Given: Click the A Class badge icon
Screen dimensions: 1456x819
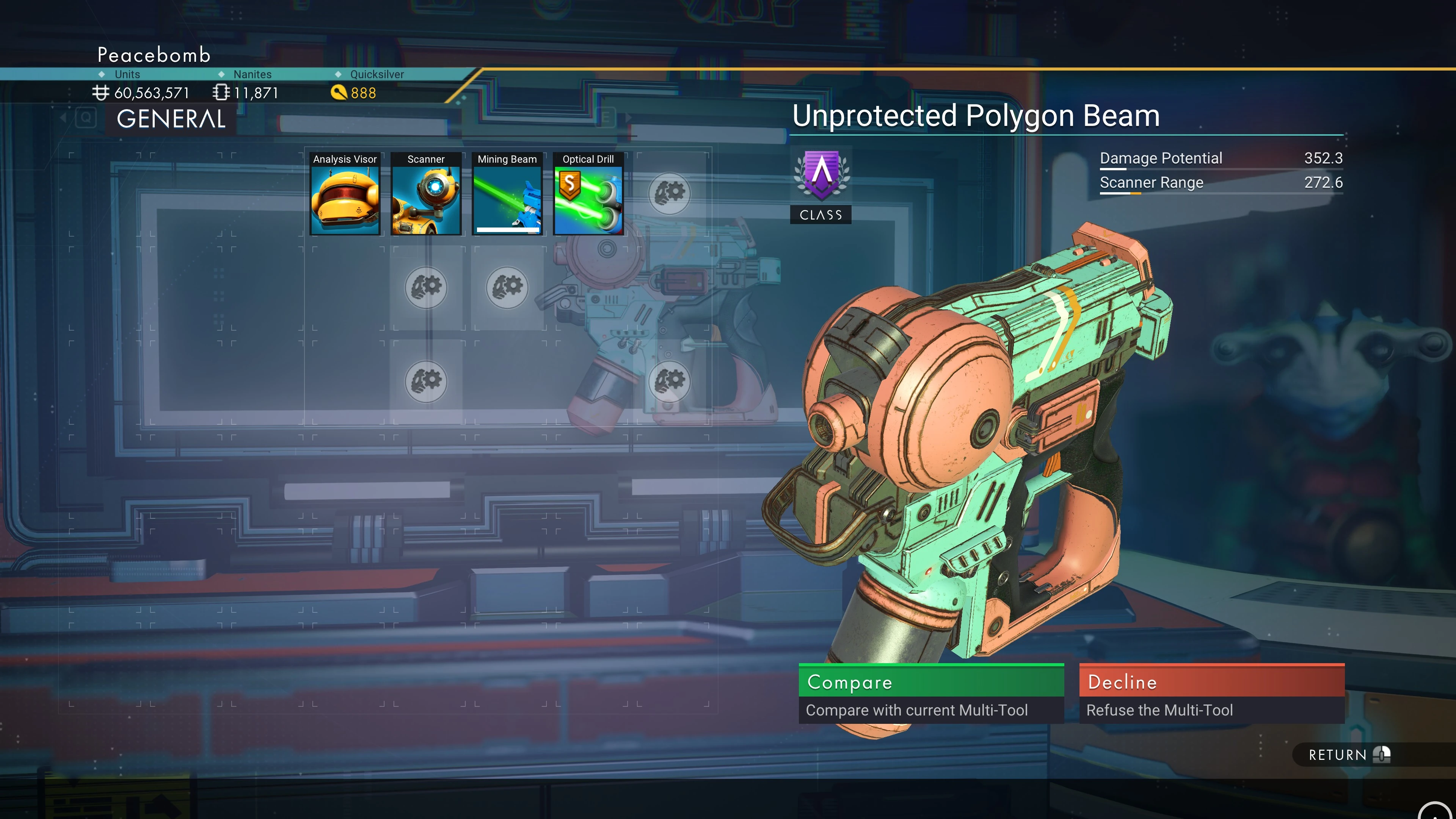Looking at the screenshot, I should point(821,176).
